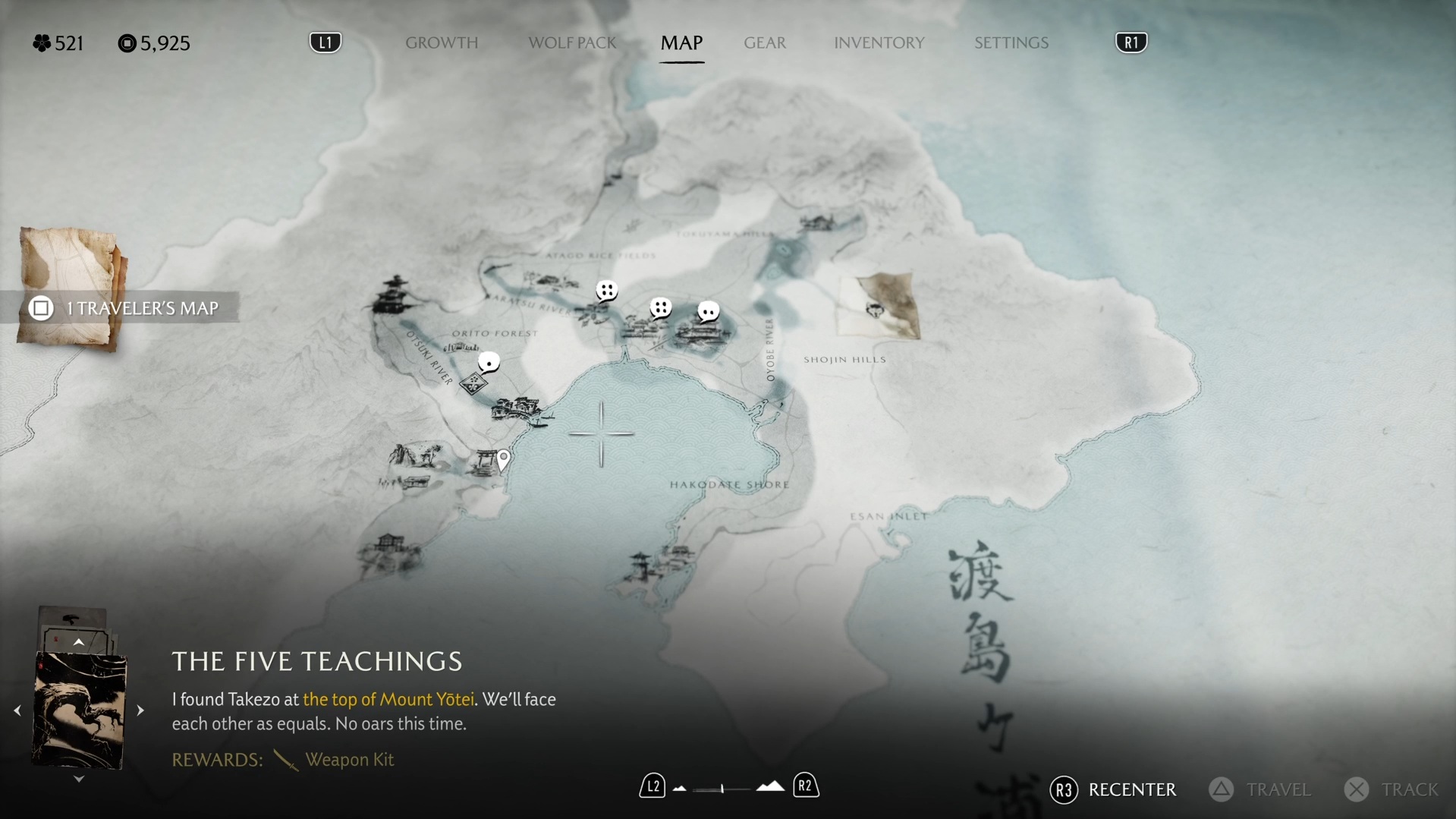Pick the diamond crest marker by Otsuki River
This screenshot has width=1456, height=819.
click(x=473, y=383)
